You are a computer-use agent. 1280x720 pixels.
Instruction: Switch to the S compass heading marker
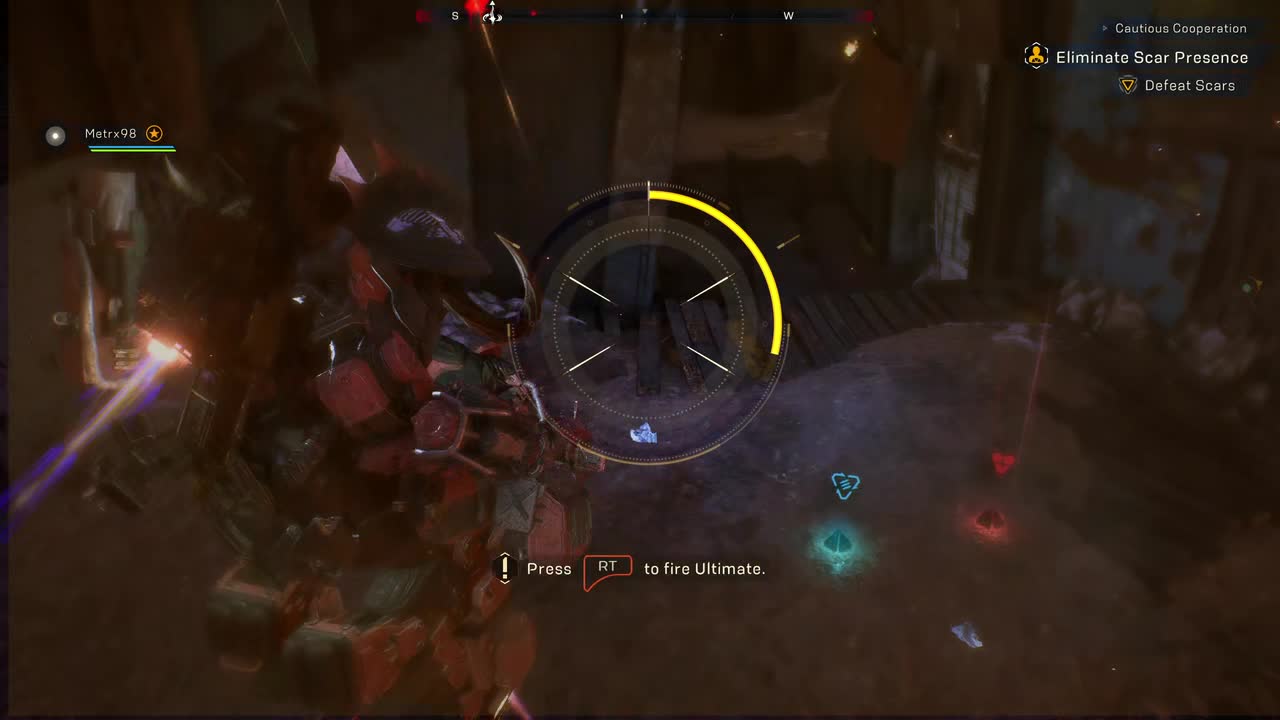[455, 16]
